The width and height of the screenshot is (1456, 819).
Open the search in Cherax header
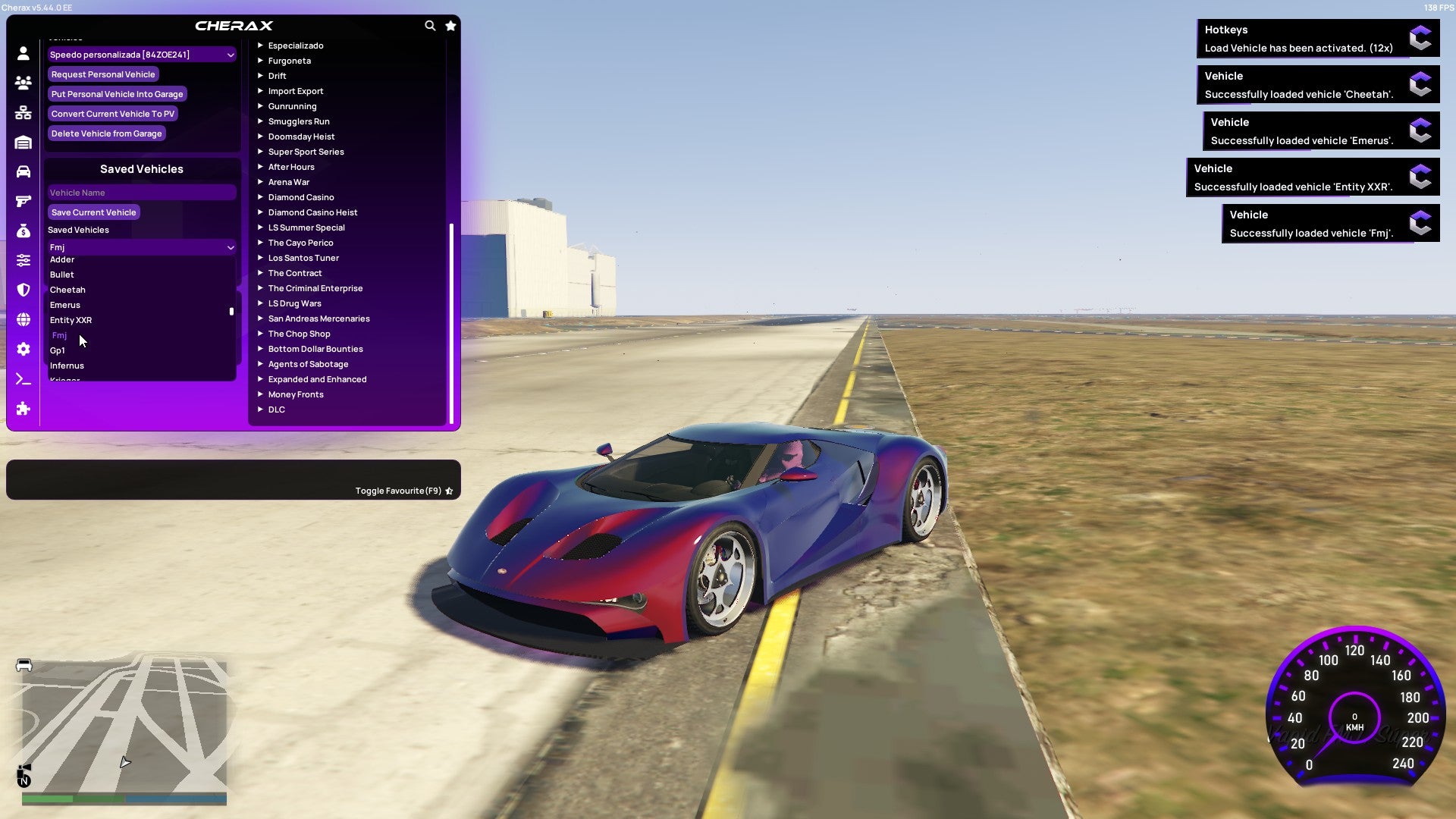pos(430,25)
